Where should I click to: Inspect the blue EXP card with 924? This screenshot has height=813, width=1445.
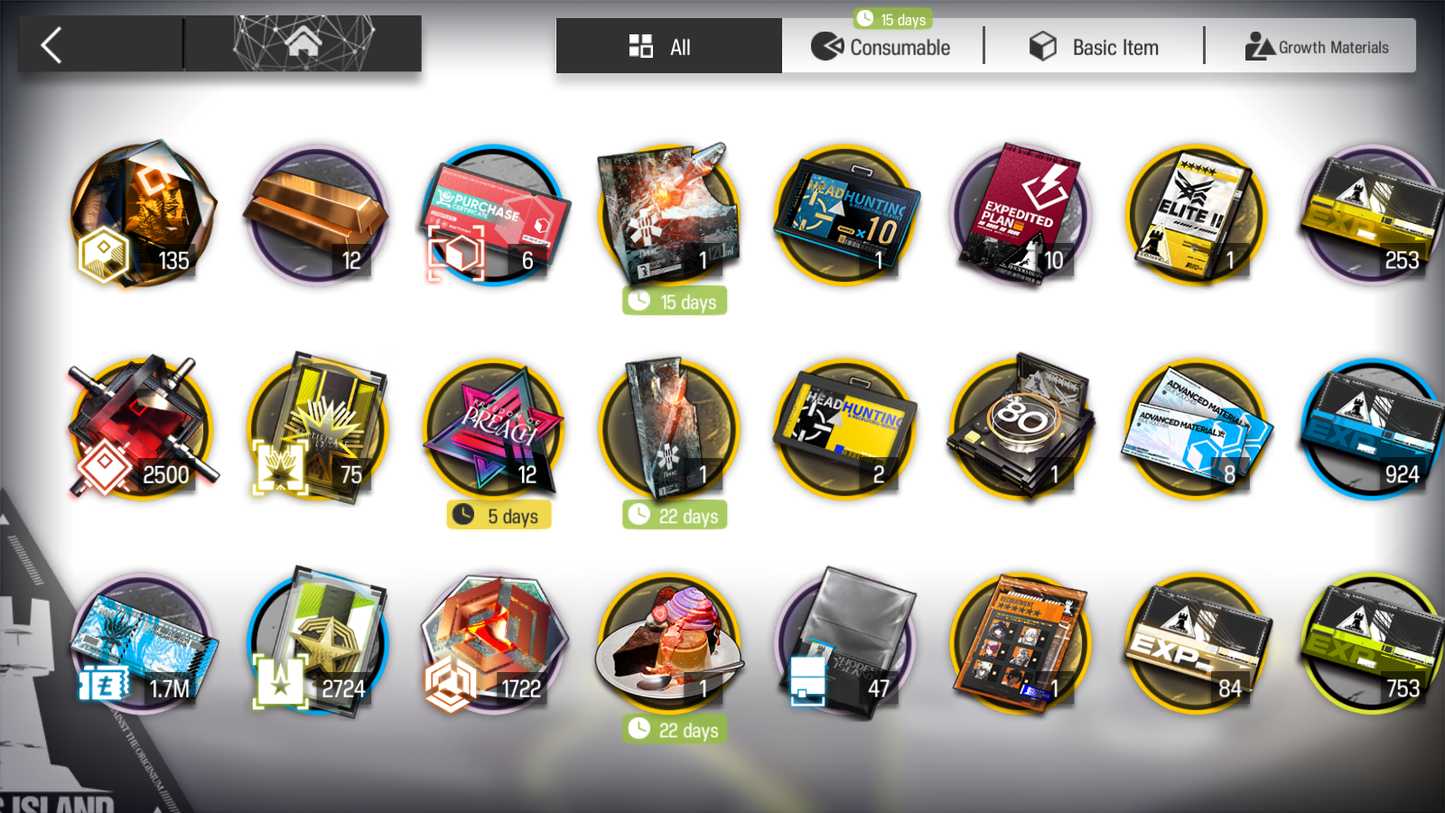coord(1371,429)
